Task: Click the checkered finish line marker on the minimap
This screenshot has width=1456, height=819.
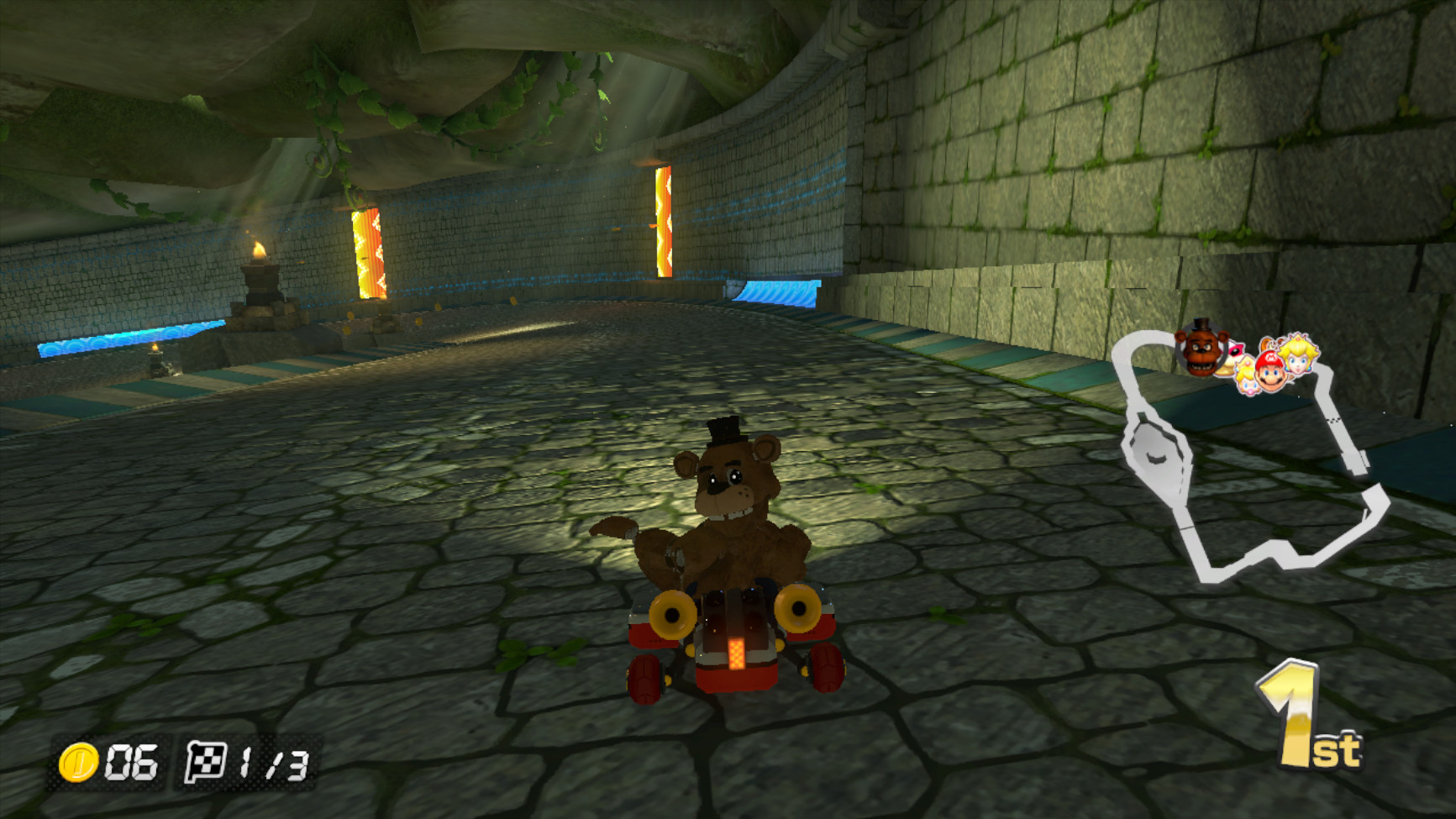Action: click(1334, 420)
